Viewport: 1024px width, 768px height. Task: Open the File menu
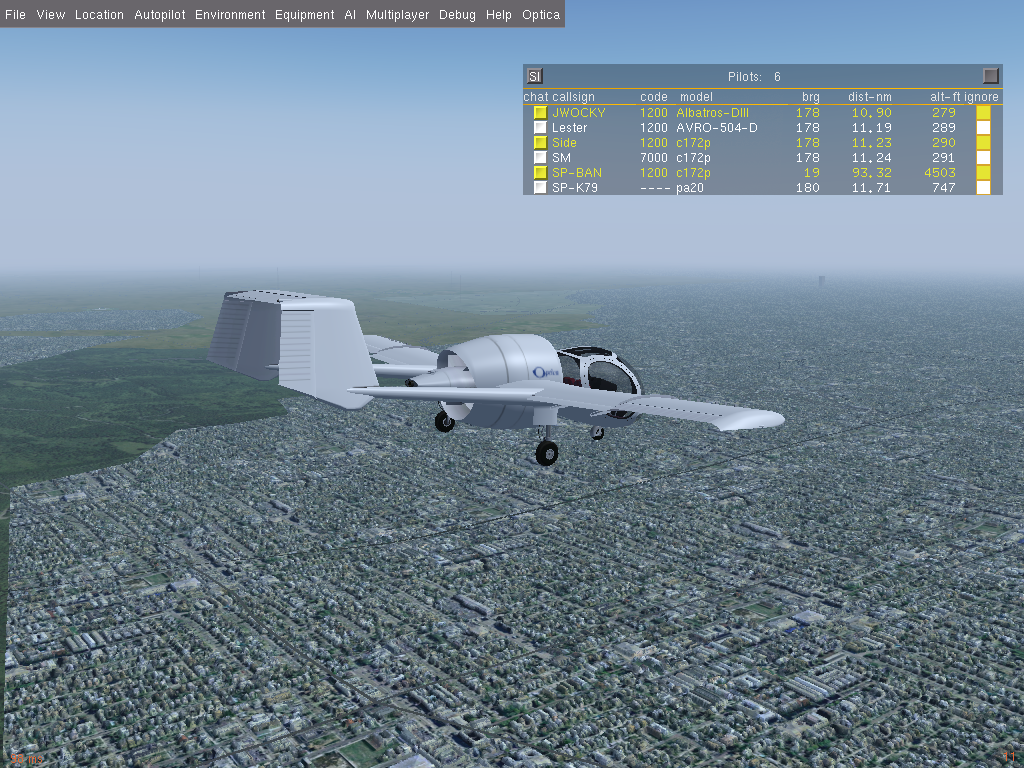tap(15, 15)
